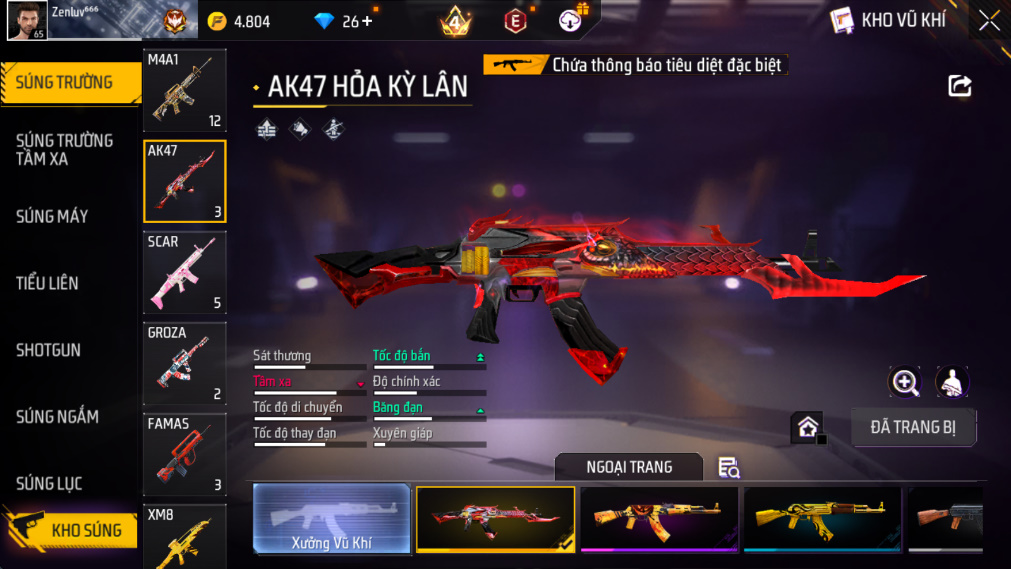Open the Zenluv player profile avatar
This screenshot has height=569, width=1011.
point(27,20)
